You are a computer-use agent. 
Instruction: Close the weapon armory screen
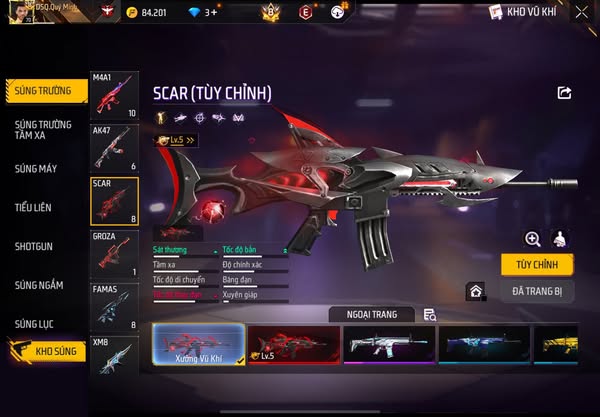coord(581,12)
